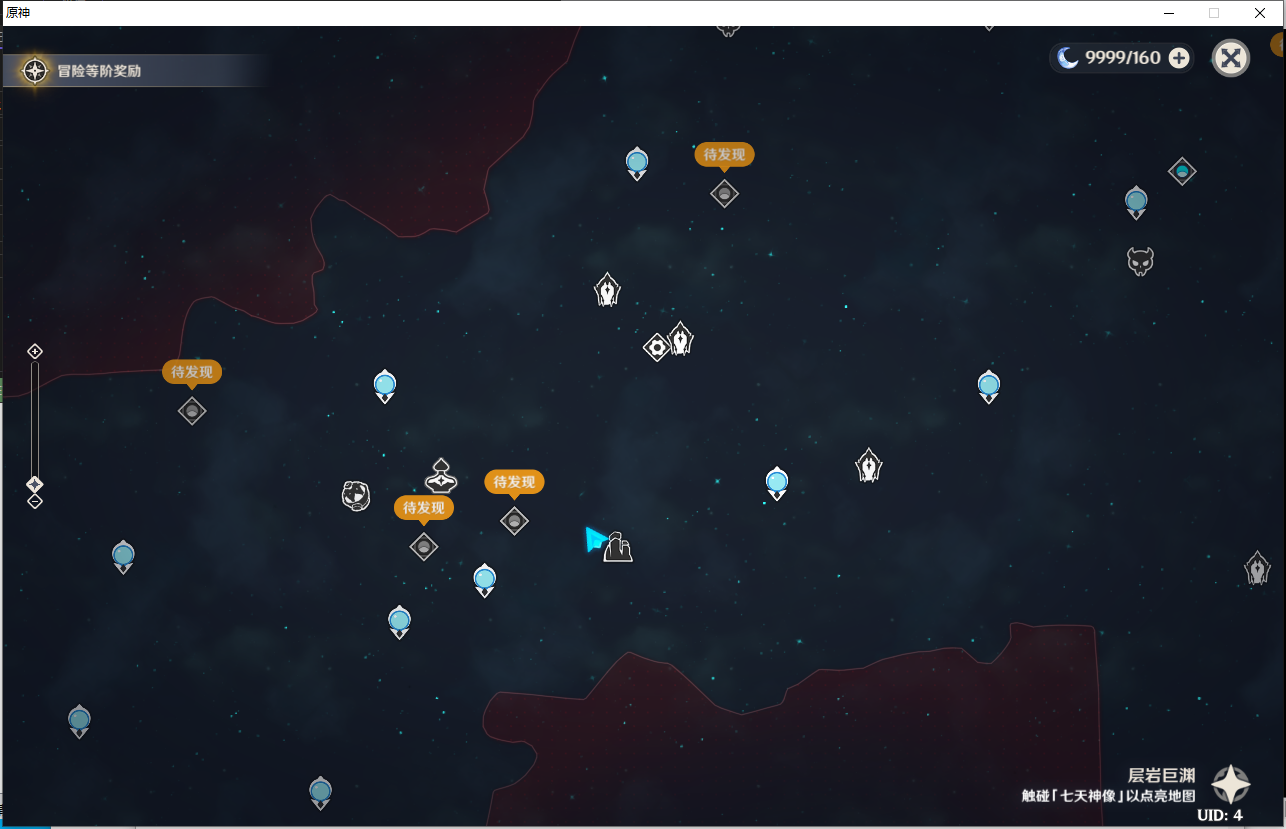
Task: Select the gear-shaped map marker
Action: coord(656,347)
